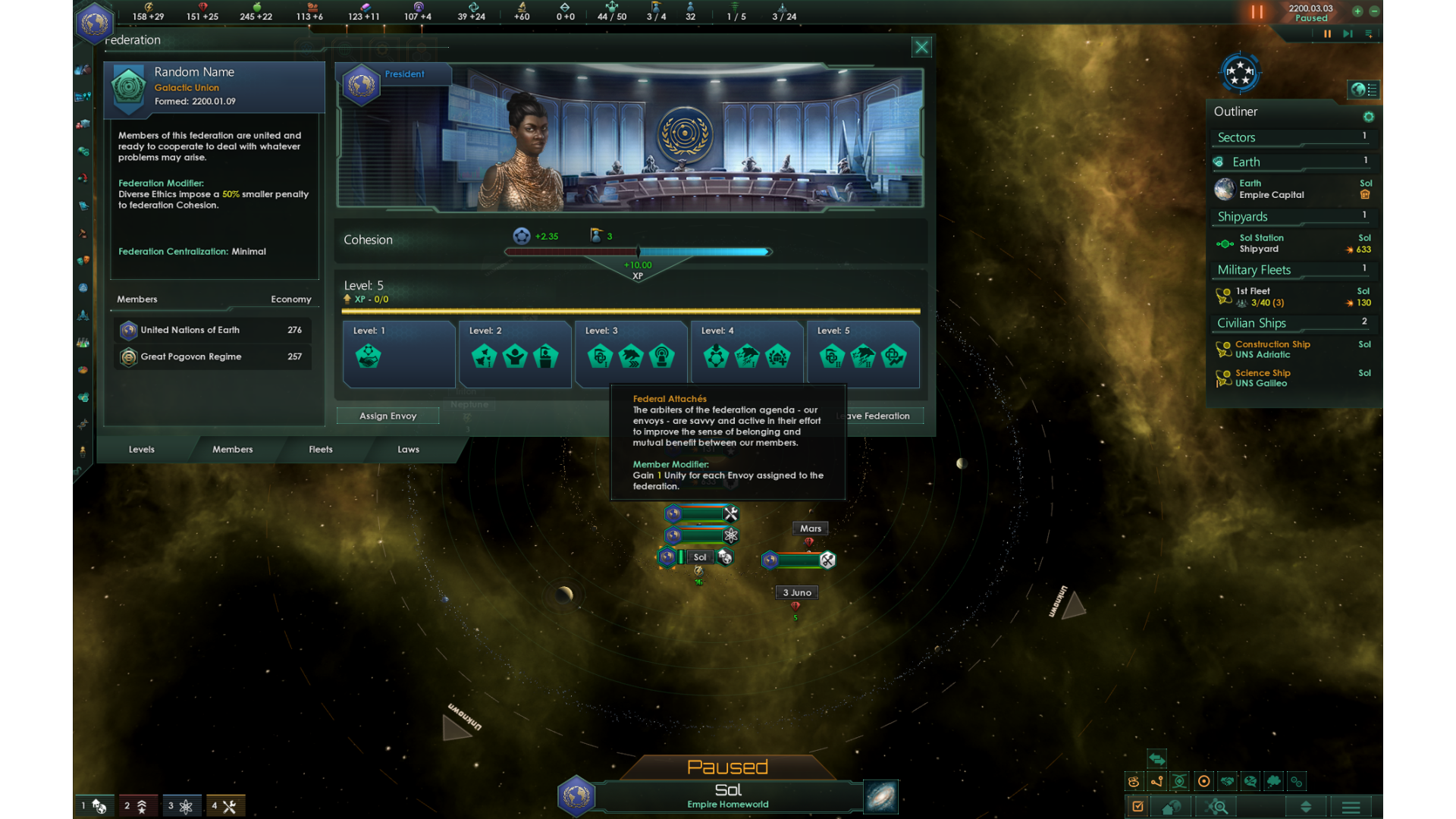Switch to the Members tab
Screen dimensions: 1456x819
[232, 449]
